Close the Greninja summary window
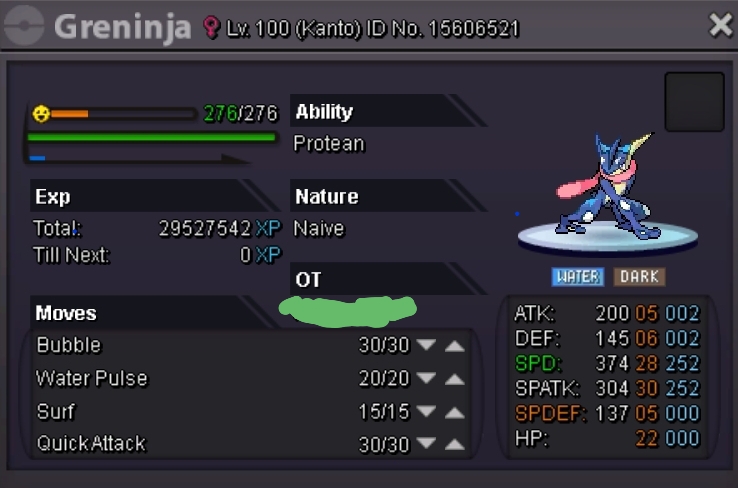 (x=720, y=26)
